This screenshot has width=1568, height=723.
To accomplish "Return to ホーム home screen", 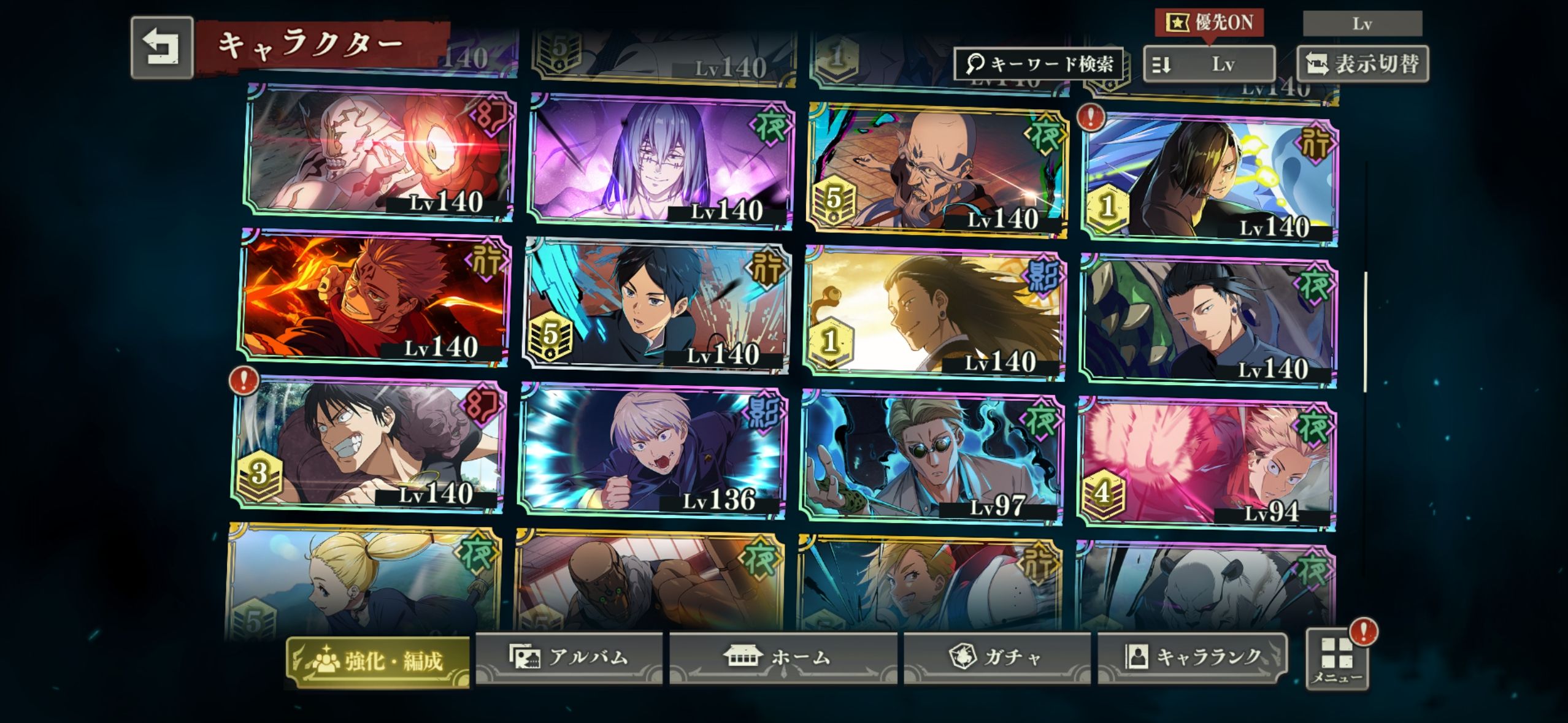I will (782, 657).
